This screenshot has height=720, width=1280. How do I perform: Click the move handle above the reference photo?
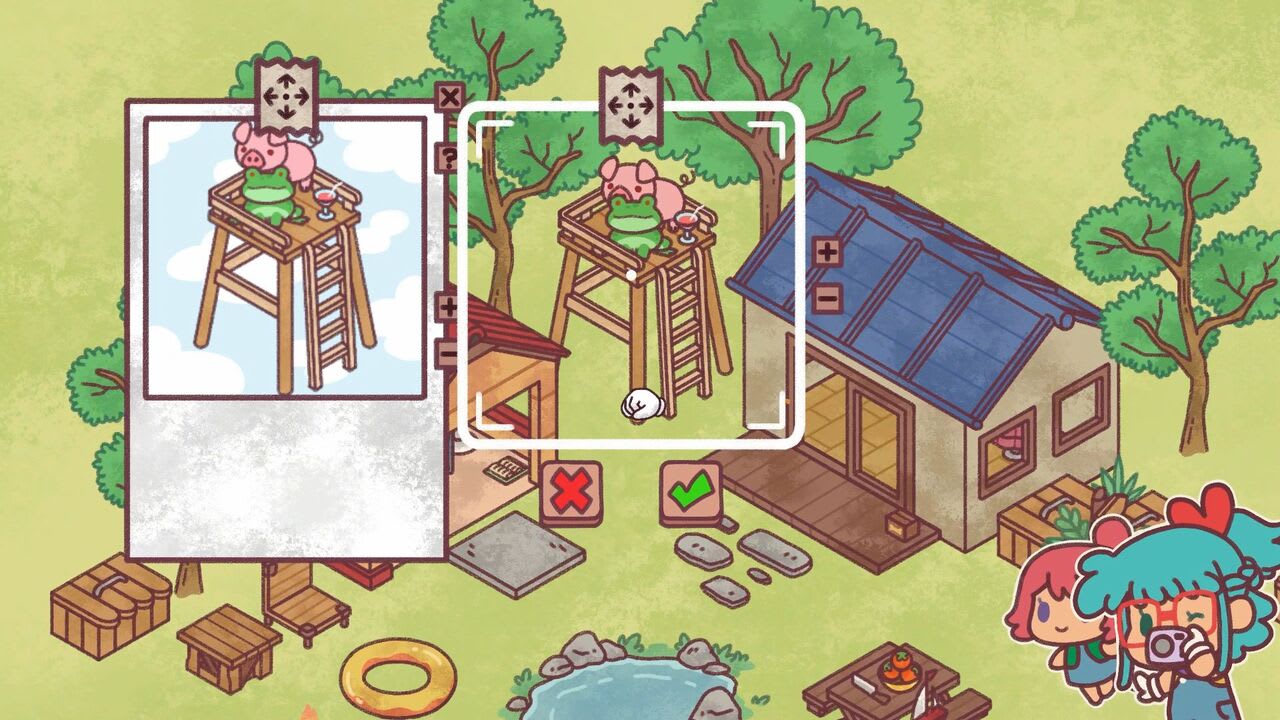tap(284, 95)
